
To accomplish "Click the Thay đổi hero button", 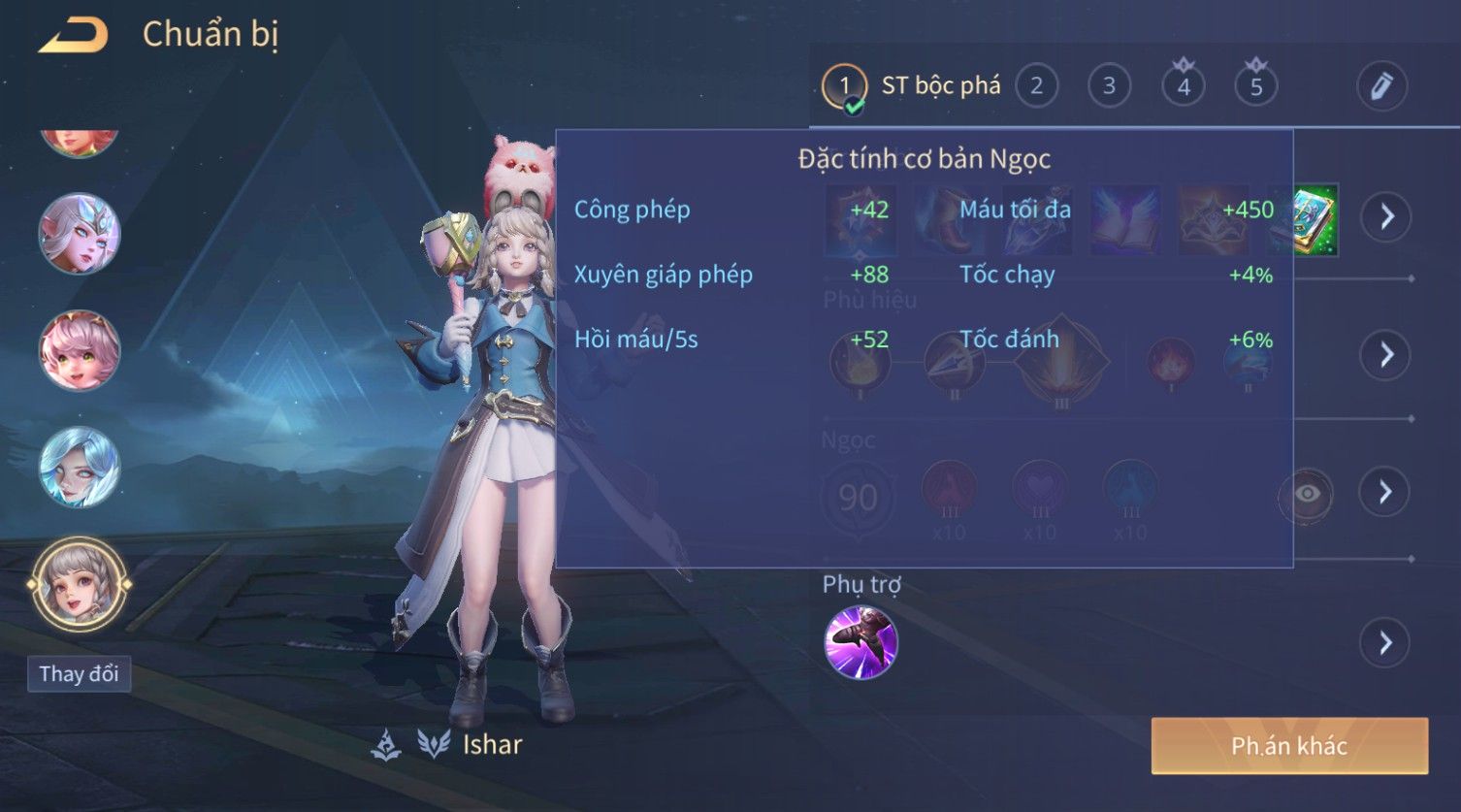I will [x=79, y=673].
